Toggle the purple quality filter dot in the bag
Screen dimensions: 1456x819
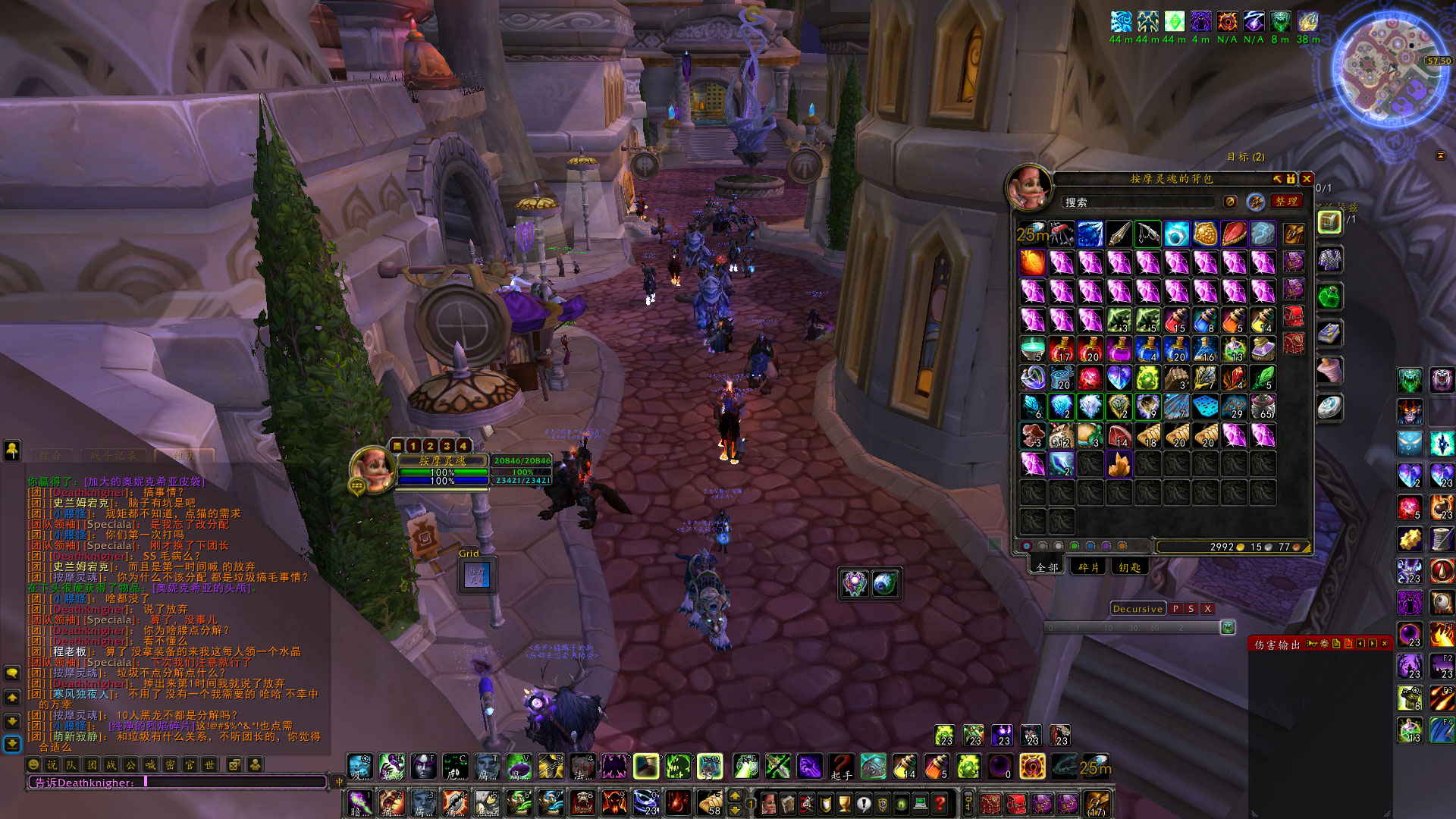[1106, 546]
